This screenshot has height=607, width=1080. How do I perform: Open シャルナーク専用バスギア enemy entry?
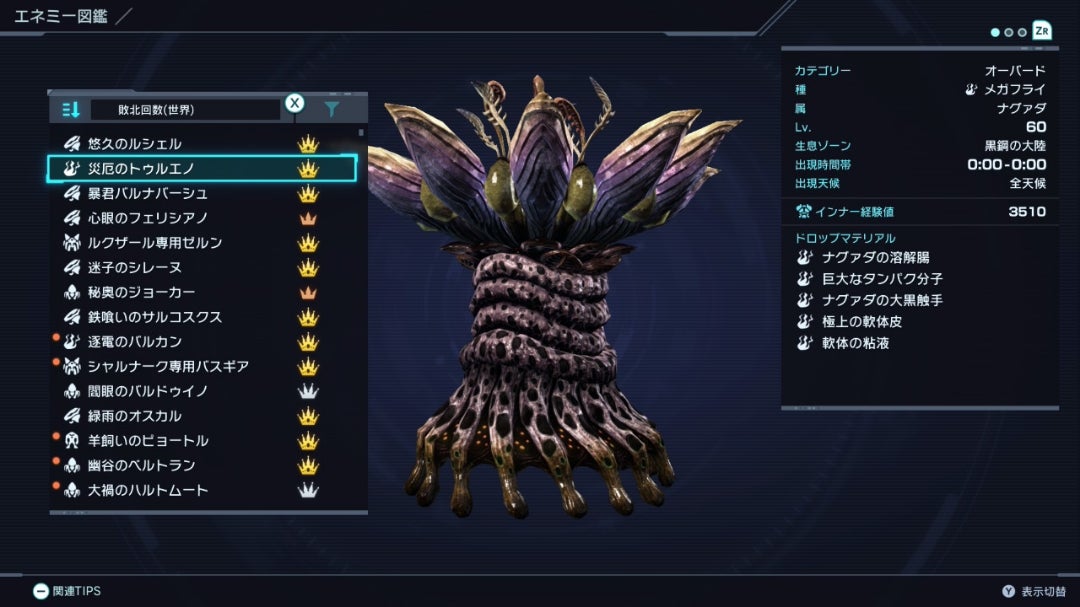167,366
